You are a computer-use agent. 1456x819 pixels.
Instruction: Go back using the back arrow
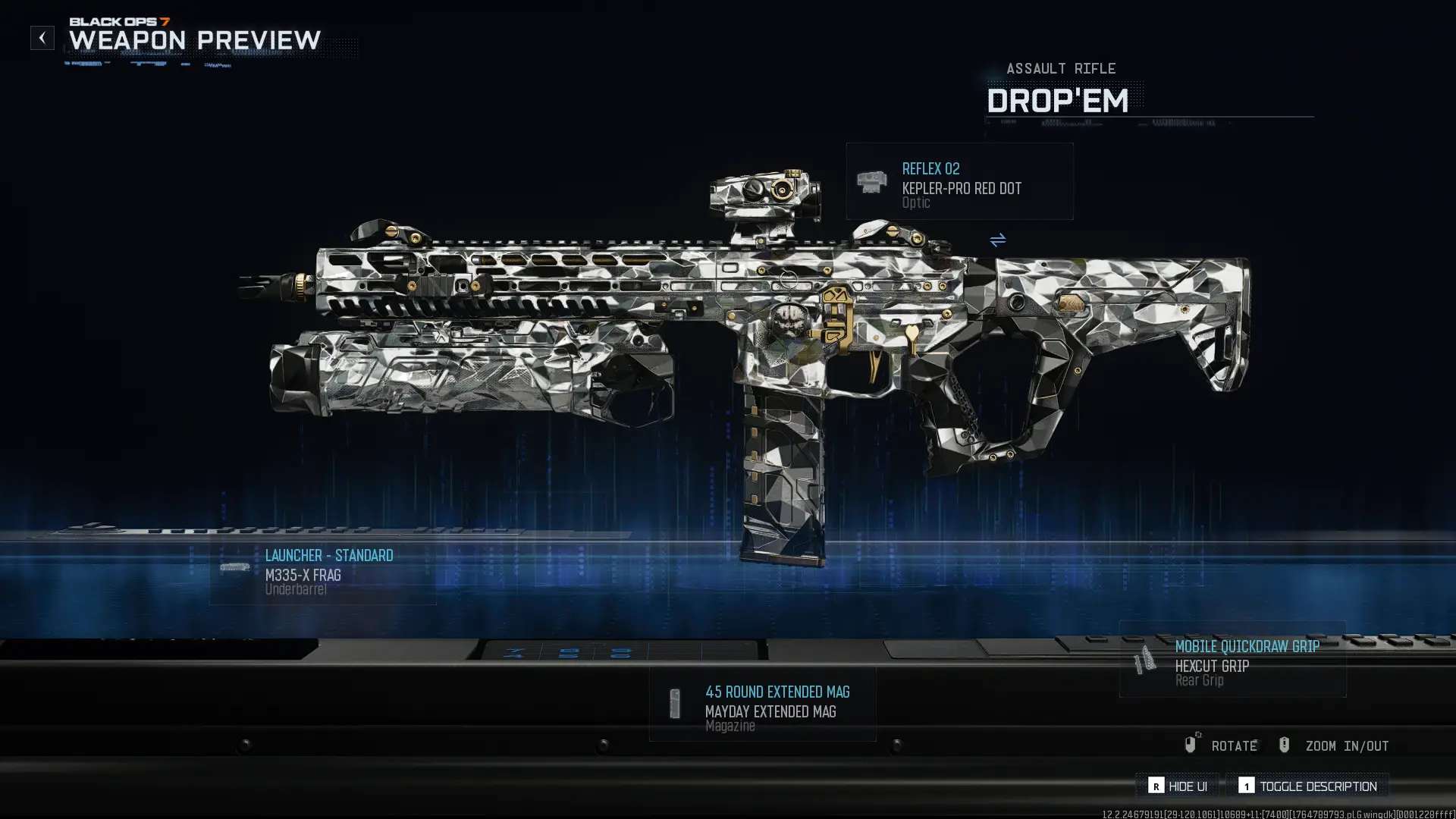(42, 37)
